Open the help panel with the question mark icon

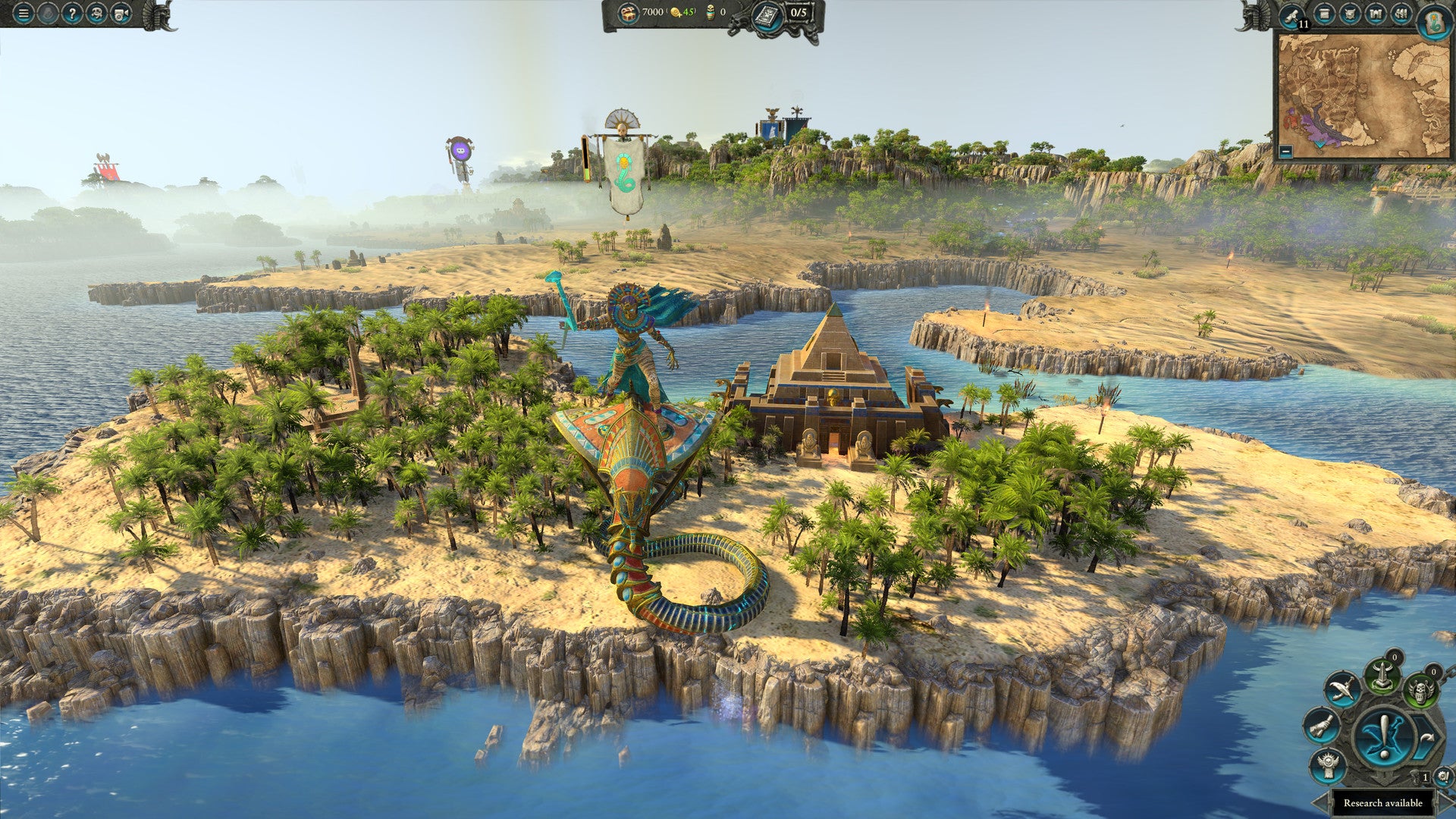point(73,14)
